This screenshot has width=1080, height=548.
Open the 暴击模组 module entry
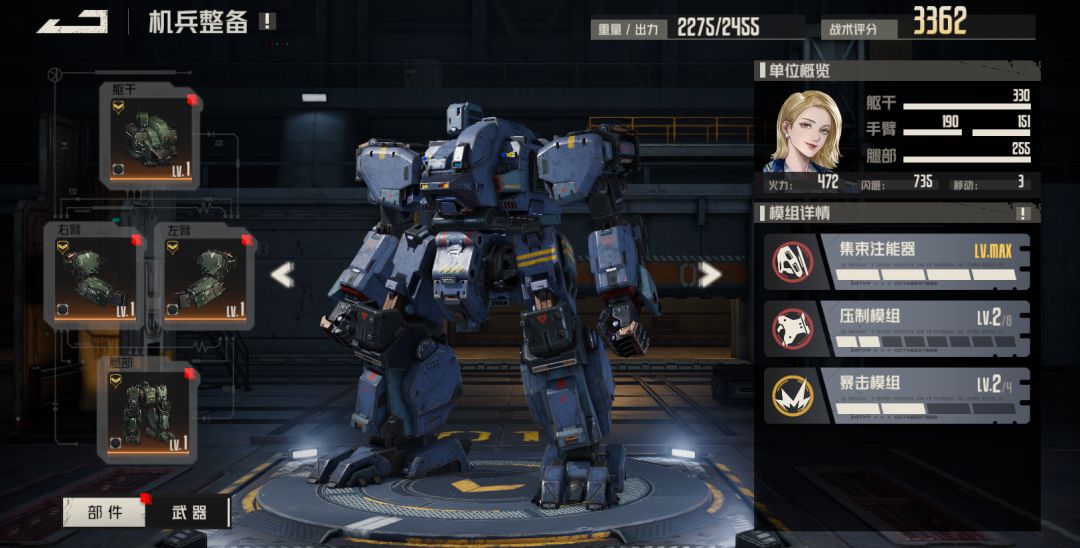point(897,395)
